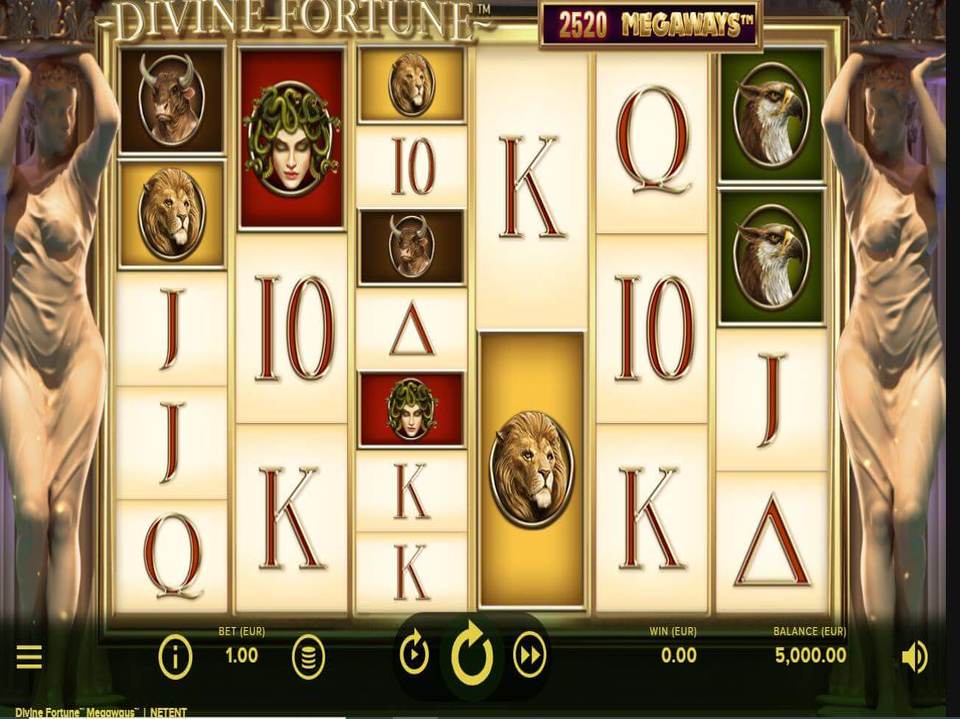960x719 pixels.
Task: Toggle the sound speaker icon
Action: click(914, 657)
